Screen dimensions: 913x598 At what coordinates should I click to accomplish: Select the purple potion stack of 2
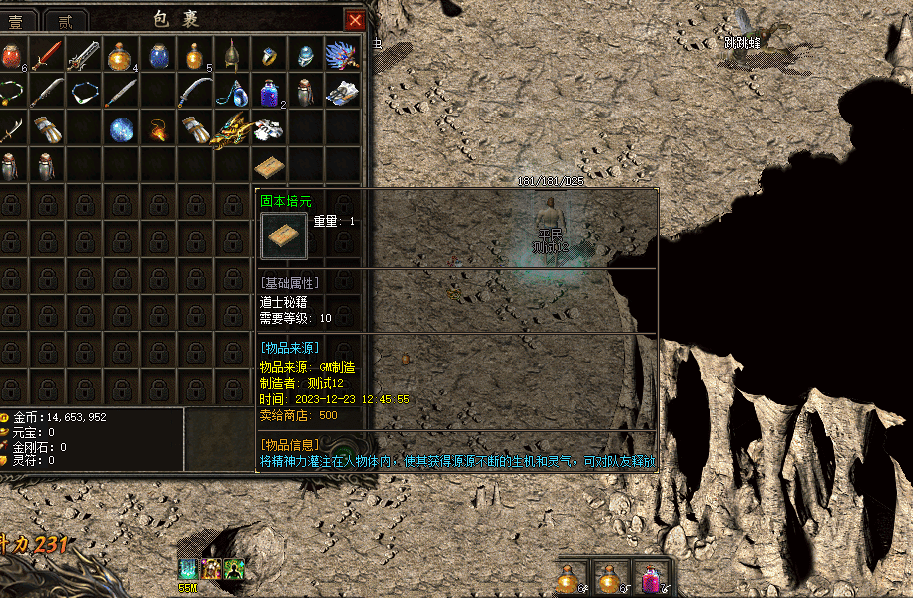pos(269,93)
